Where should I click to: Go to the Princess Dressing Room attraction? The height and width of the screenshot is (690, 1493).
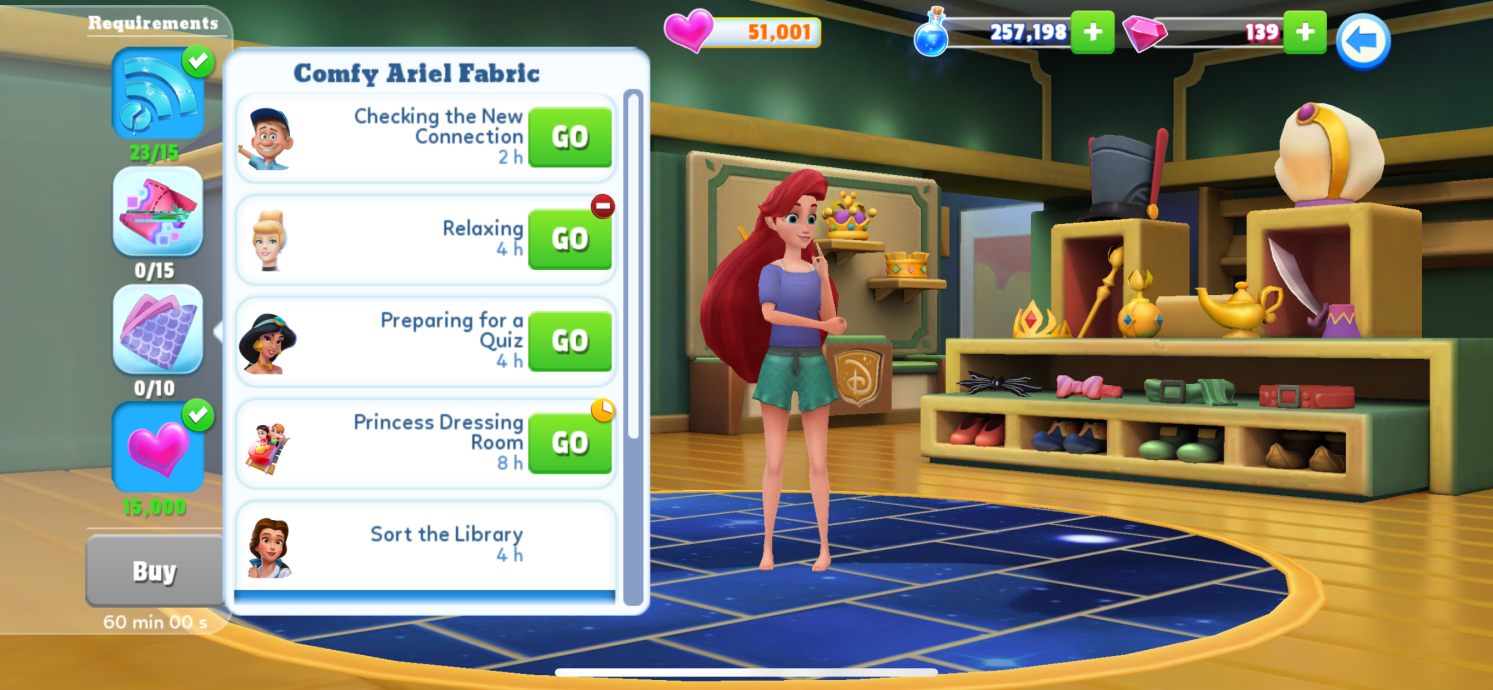569,443
